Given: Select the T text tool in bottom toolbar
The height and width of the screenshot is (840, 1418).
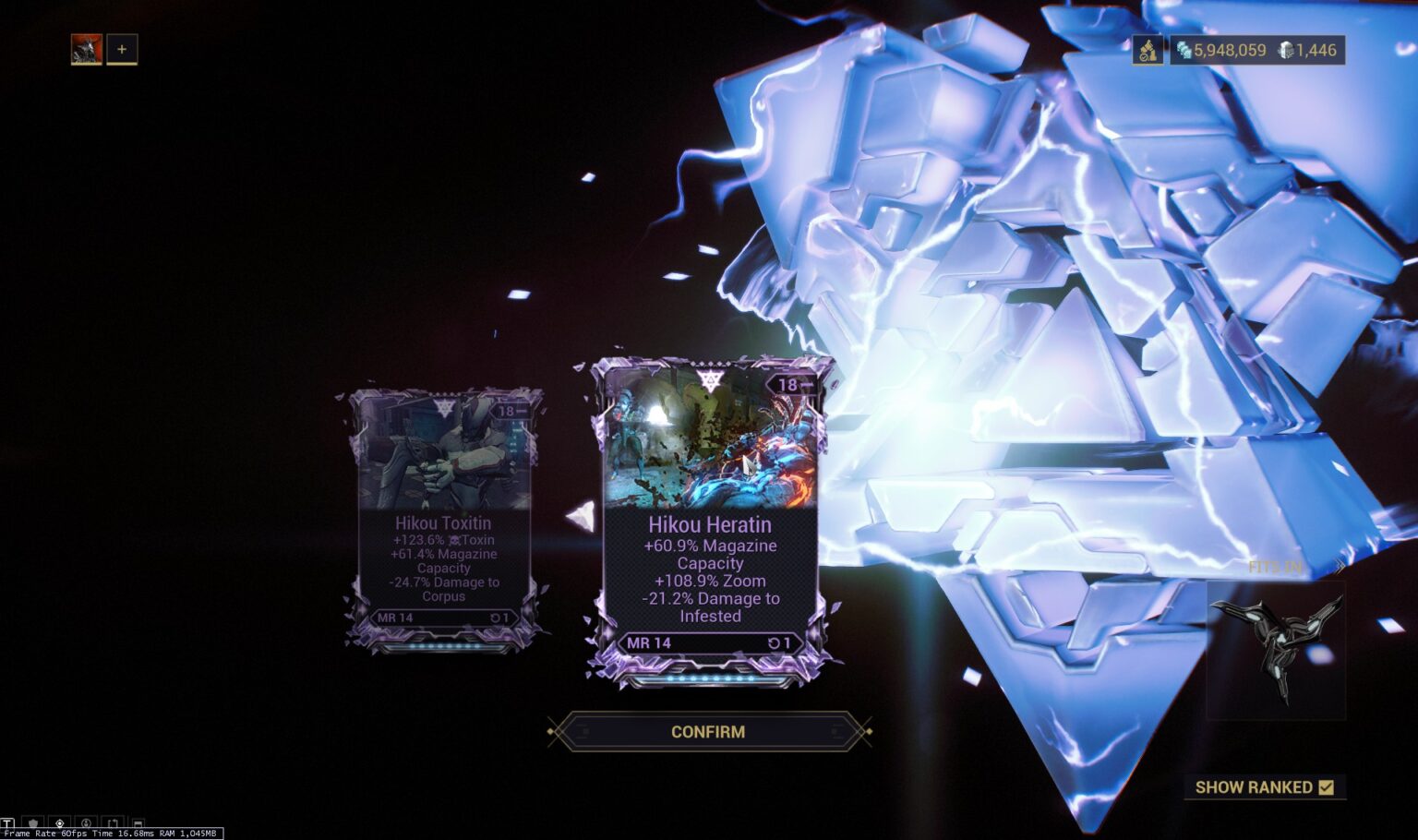Looking at the screenshot, I should tap(7, 822).
